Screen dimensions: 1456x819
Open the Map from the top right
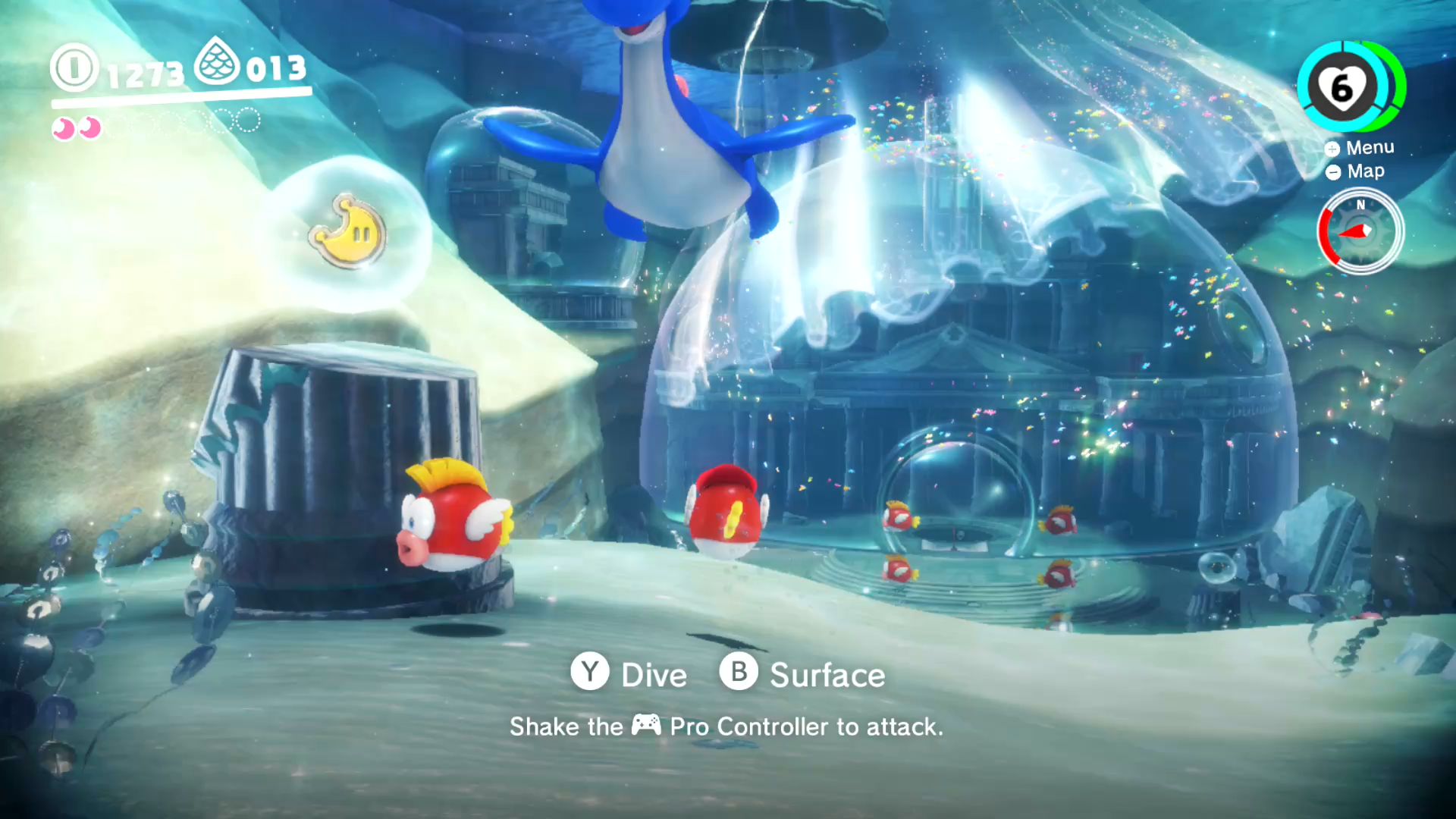pos(1365,171)
